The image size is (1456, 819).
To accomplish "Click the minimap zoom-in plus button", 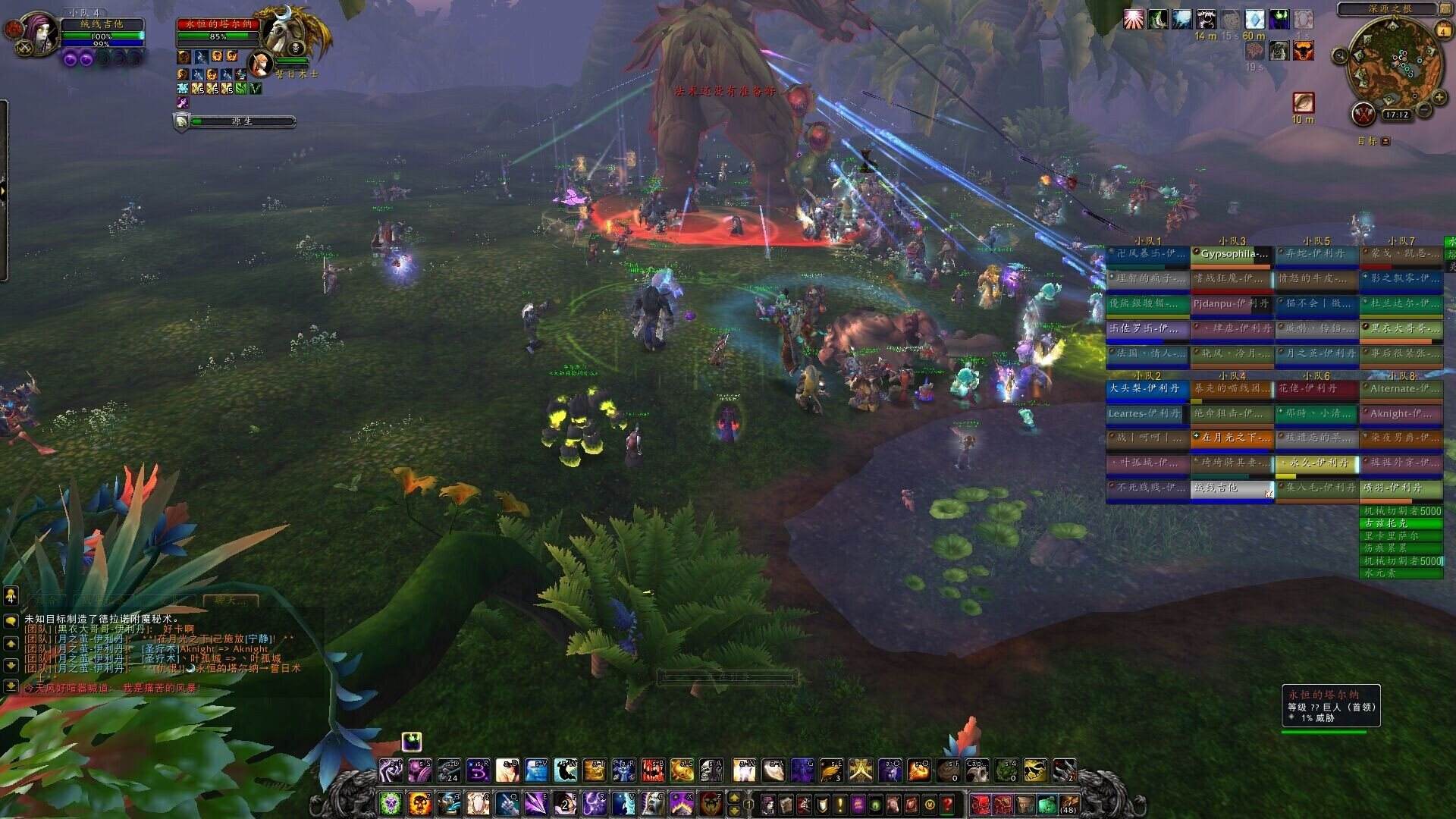I will [x=1439, y=98].
